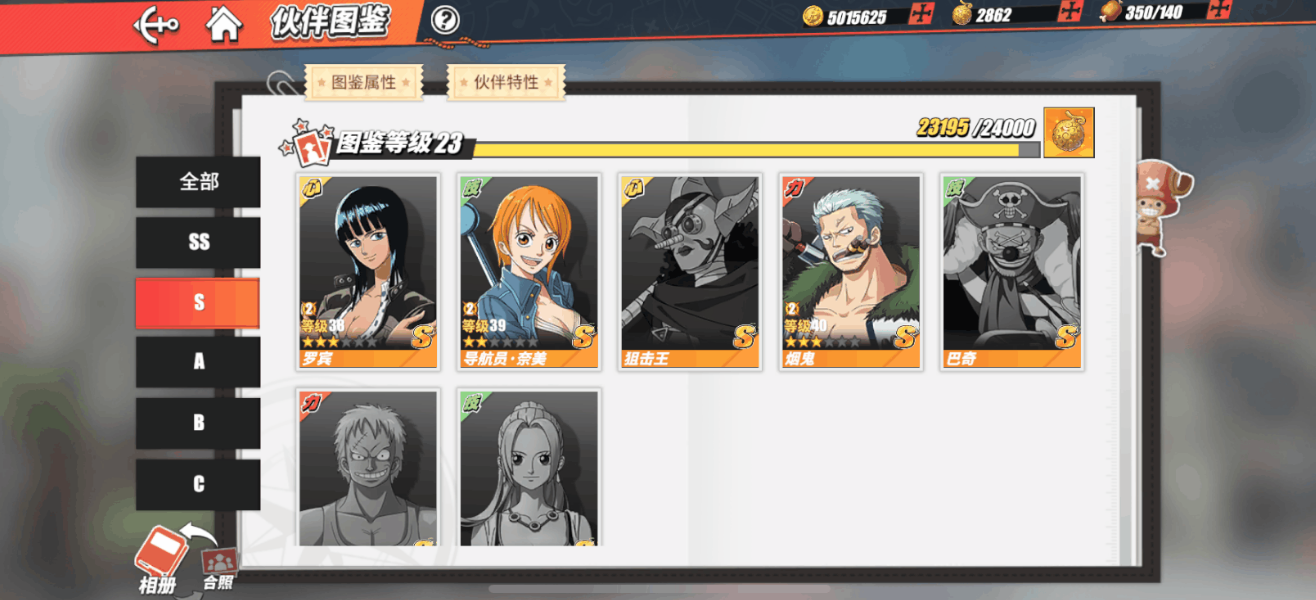Filter partners by SS rank
This screenshot has width=1316, height=600.
point(198,243)
